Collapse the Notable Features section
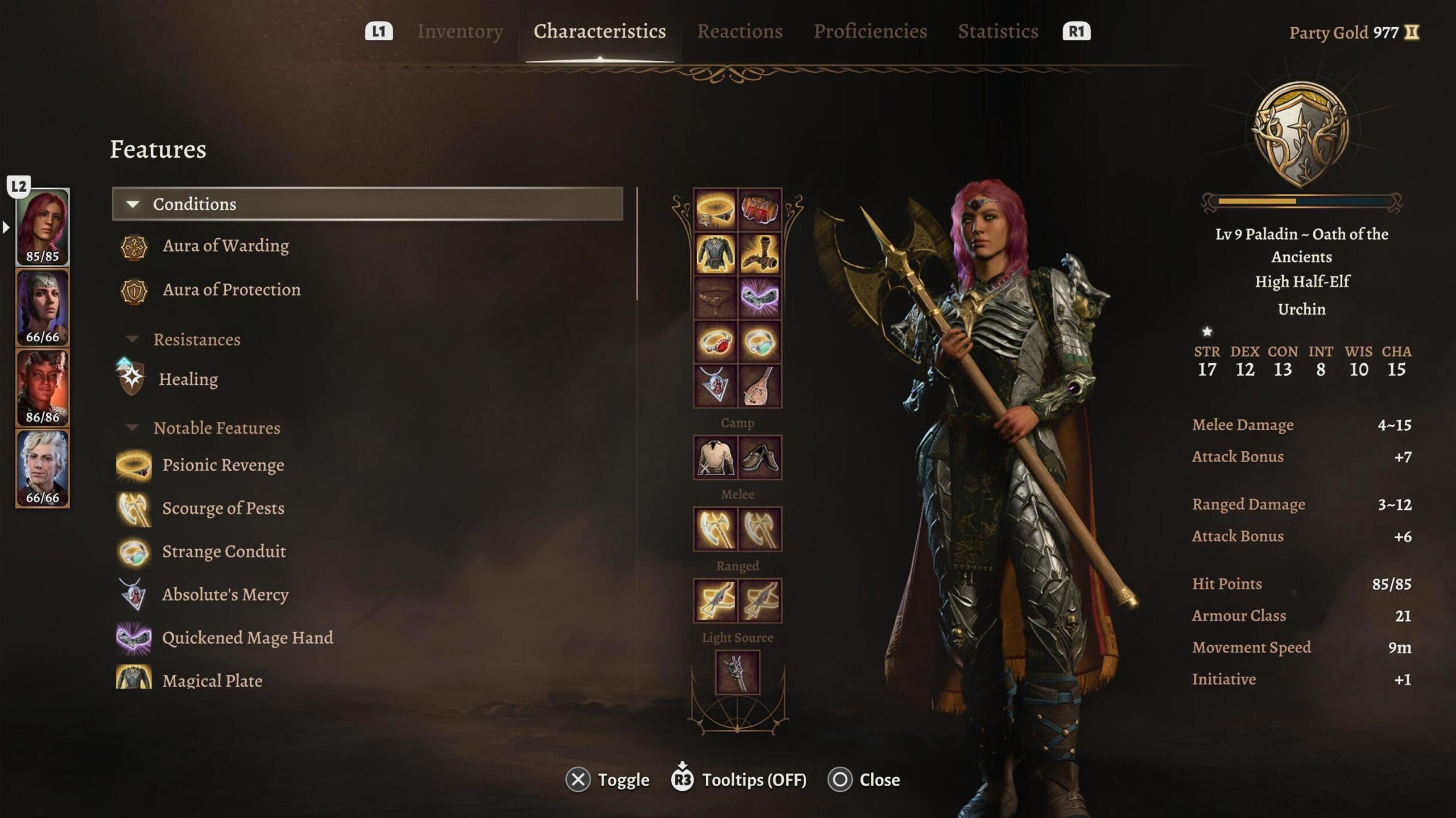This screenshot has height=818, width=1456. point(216,427)
